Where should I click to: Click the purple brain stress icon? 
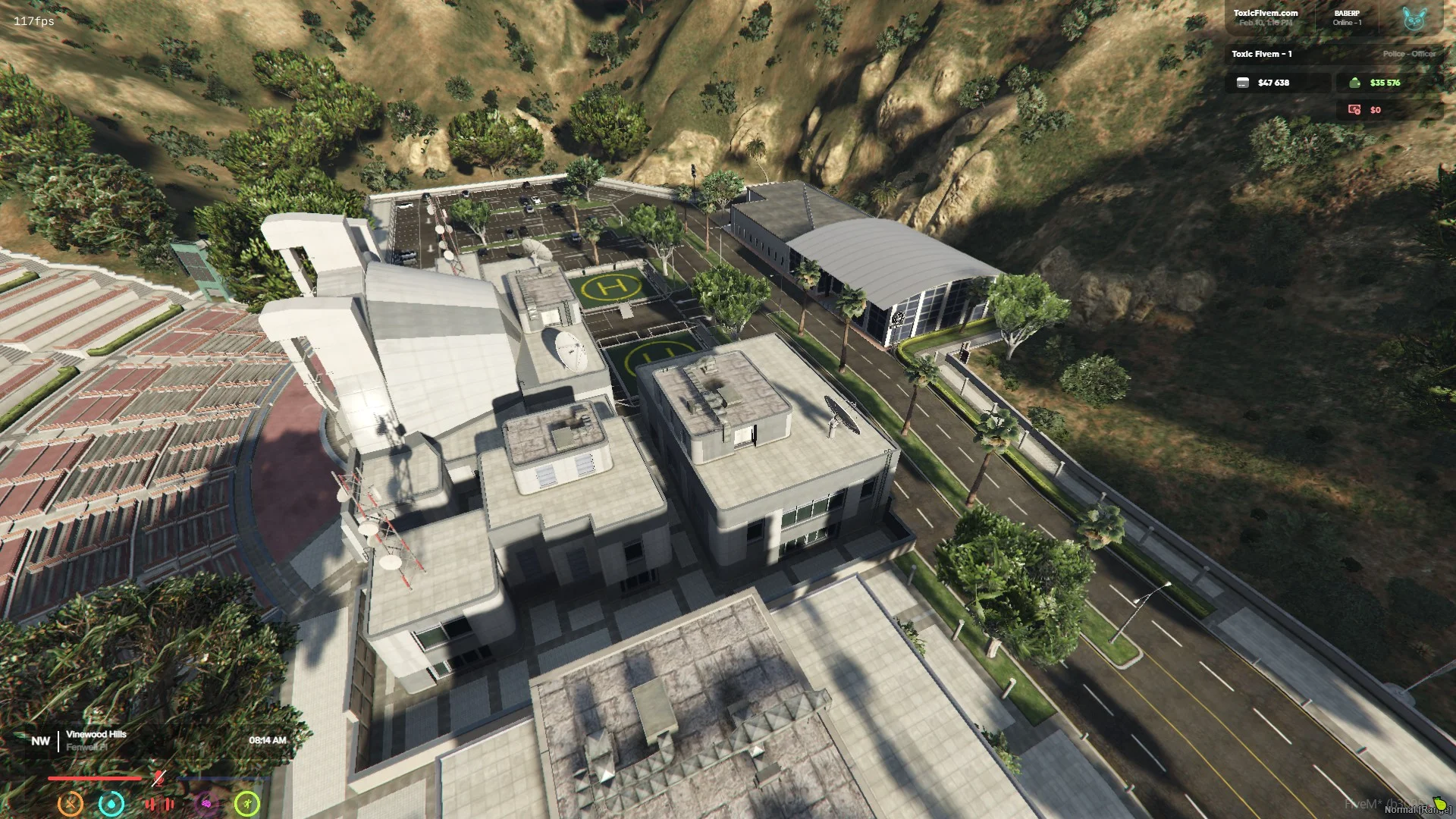[206, 803]
